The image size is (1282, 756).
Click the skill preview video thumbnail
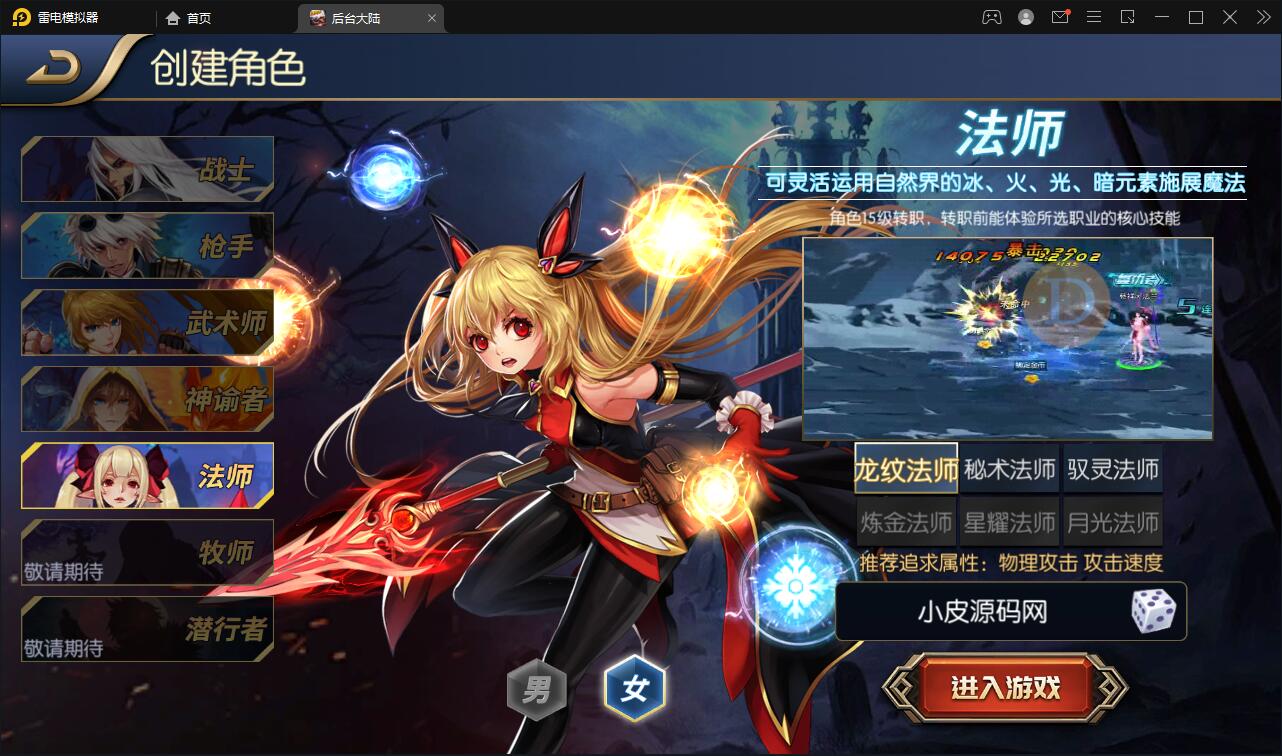[1008, 338]
